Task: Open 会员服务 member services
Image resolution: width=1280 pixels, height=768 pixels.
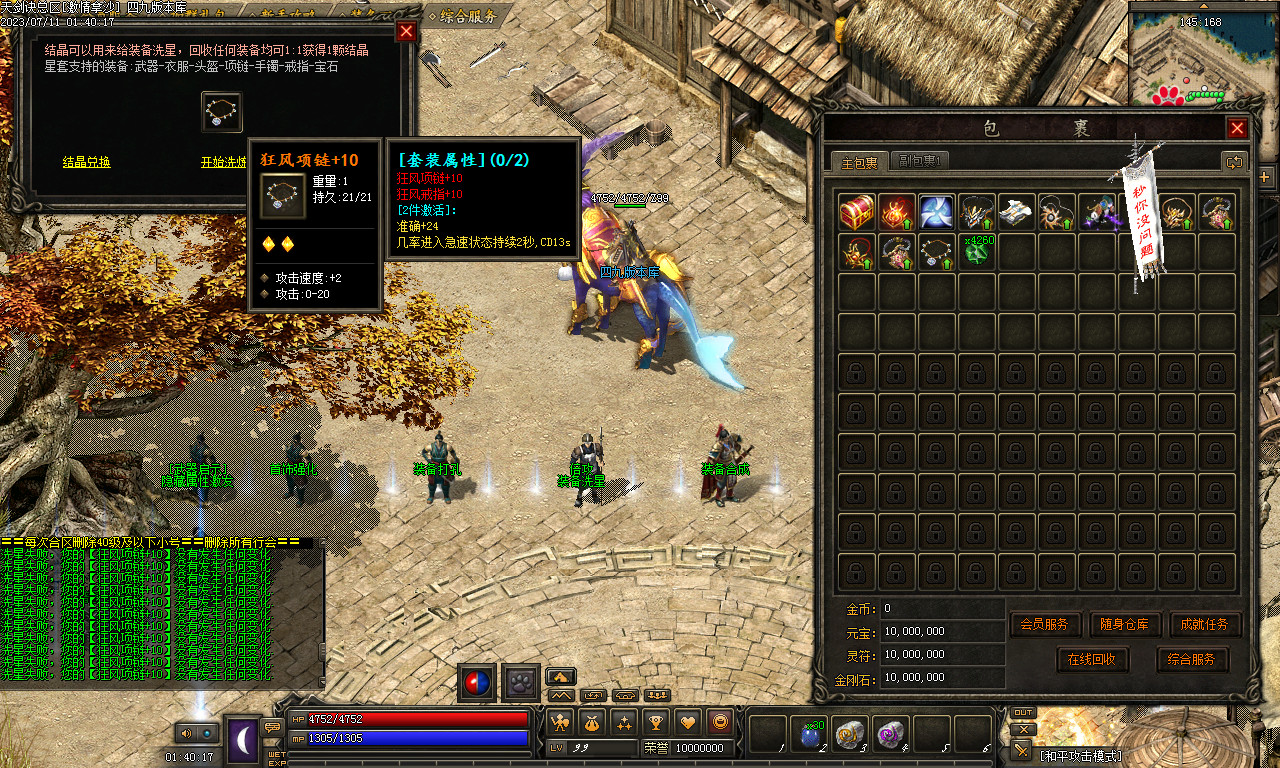Action: pos(1045,625)
